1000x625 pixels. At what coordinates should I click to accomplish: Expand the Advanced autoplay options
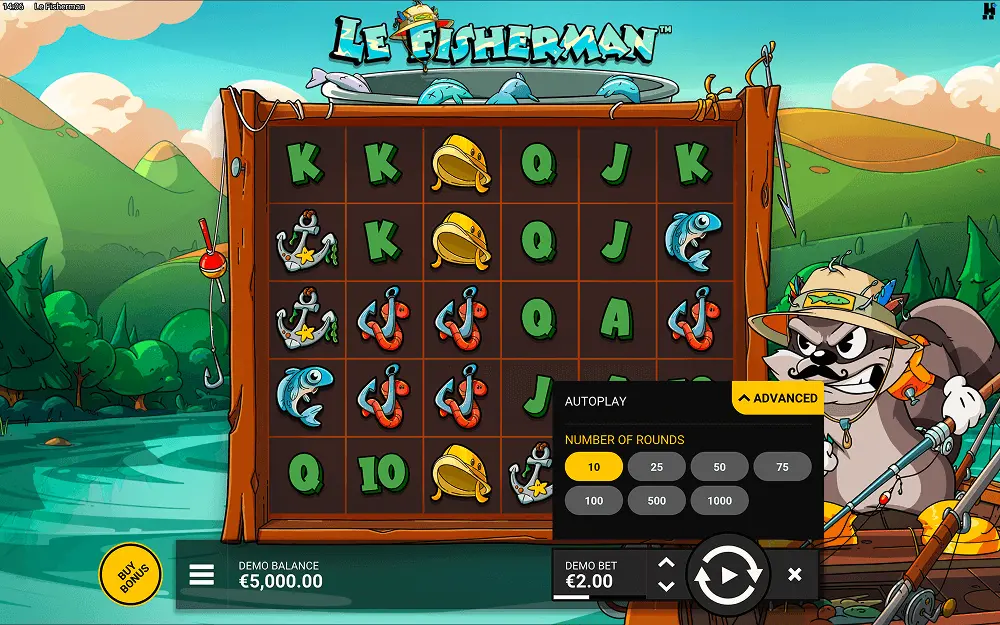click(777, 398)
